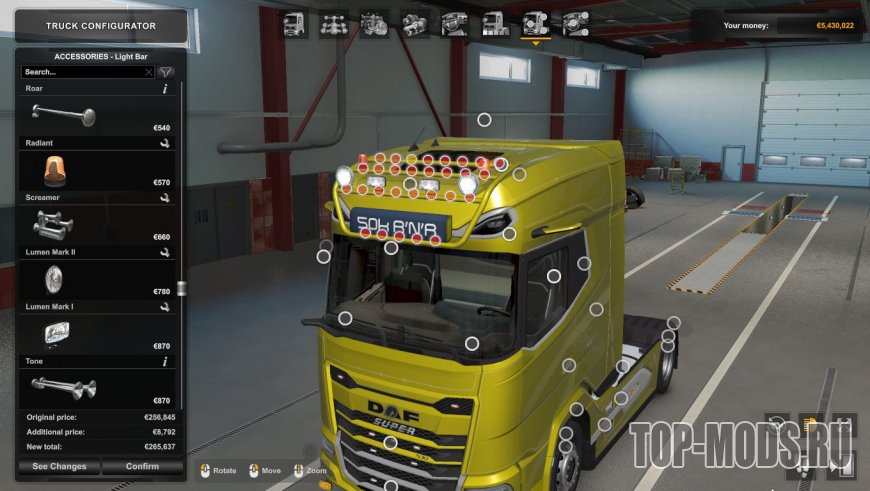Viewport: 870px width, 491px height.
Task: Open the truck paint job tab
Action: tap(494, 23)
